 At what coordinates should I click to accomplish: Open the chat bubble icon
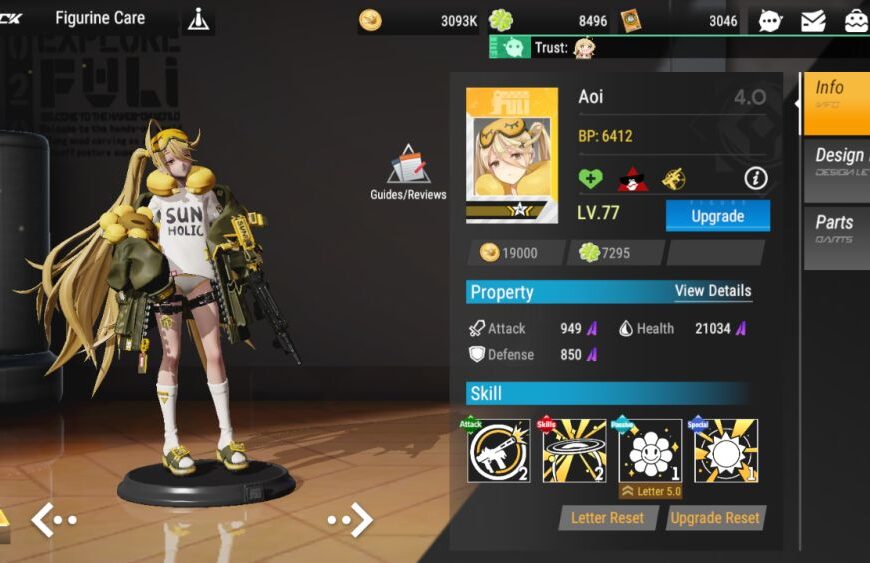click(x=770, y=20)
